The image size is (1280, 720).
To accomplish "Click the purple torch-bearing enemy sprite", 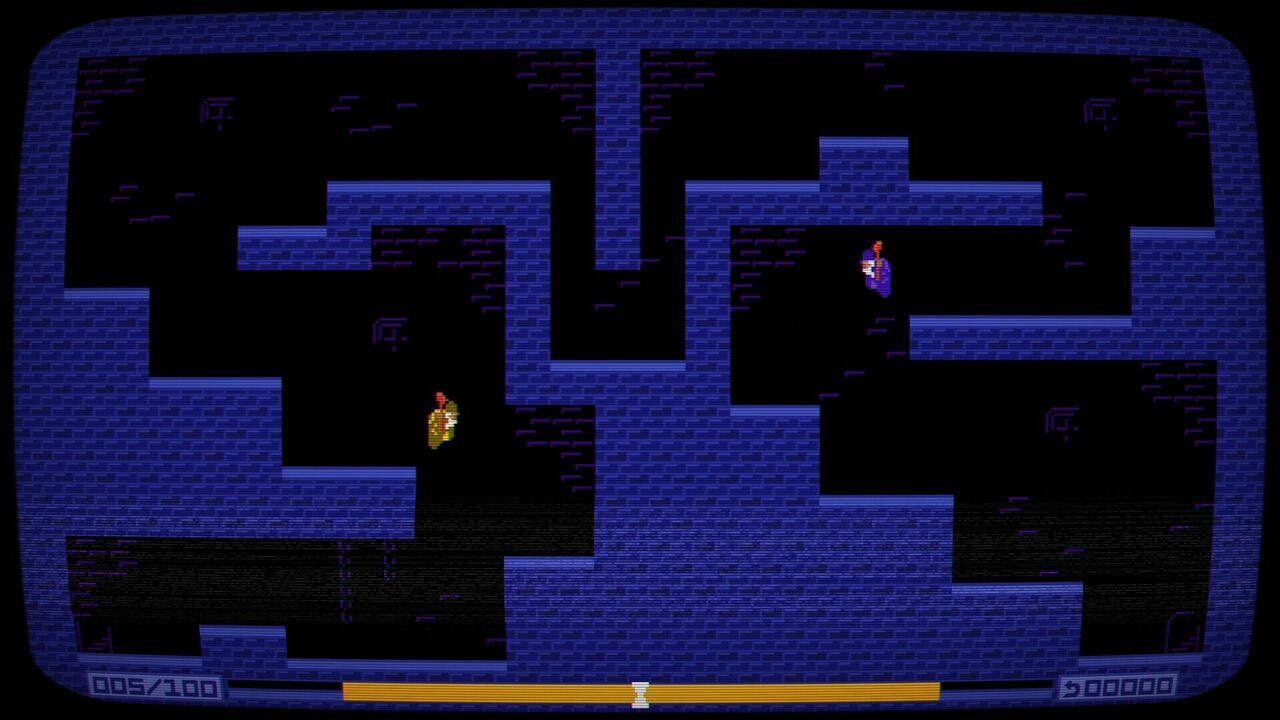I will click(877, 272).
